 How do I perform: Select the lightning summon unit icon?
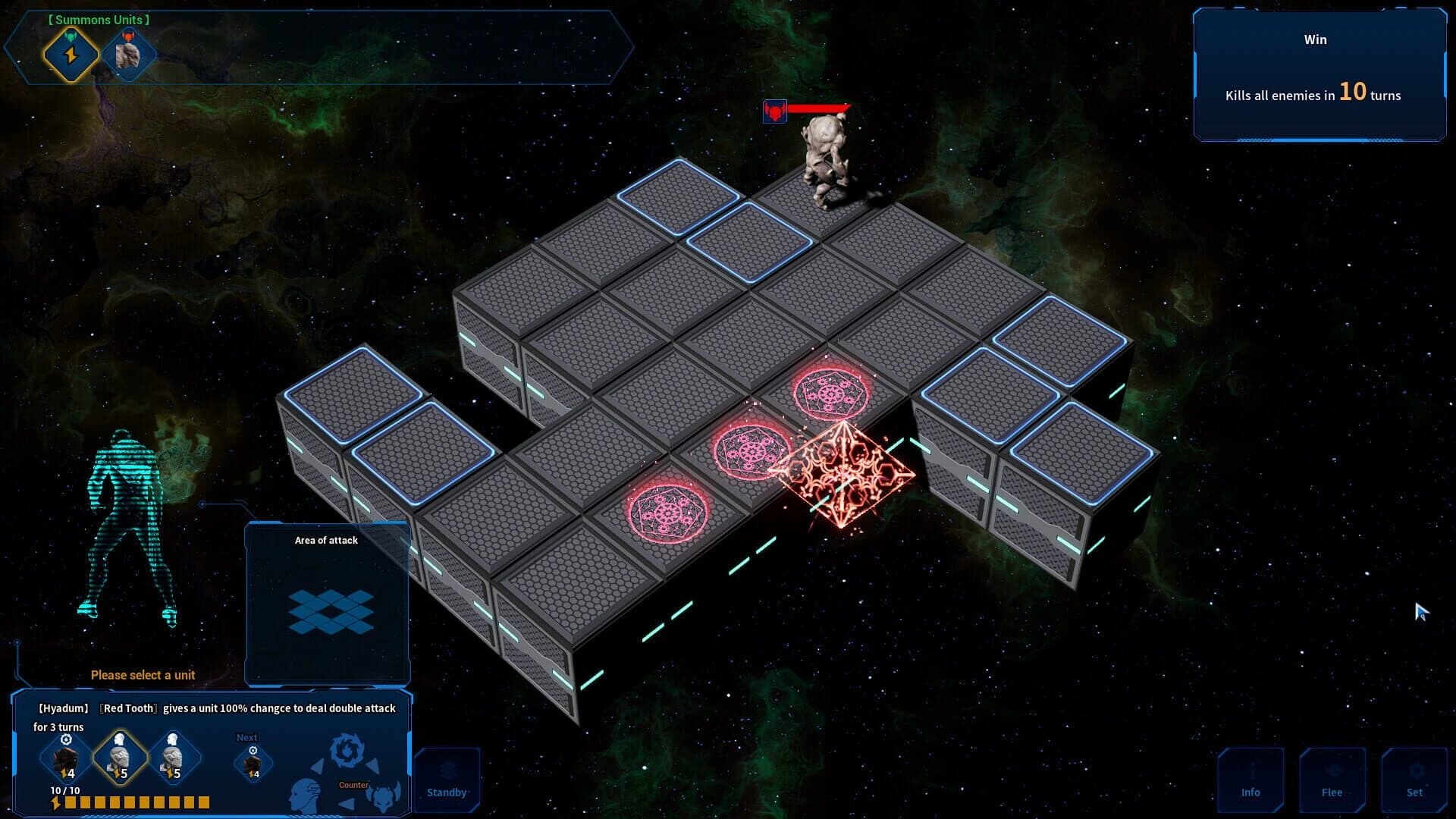point(71,54)
